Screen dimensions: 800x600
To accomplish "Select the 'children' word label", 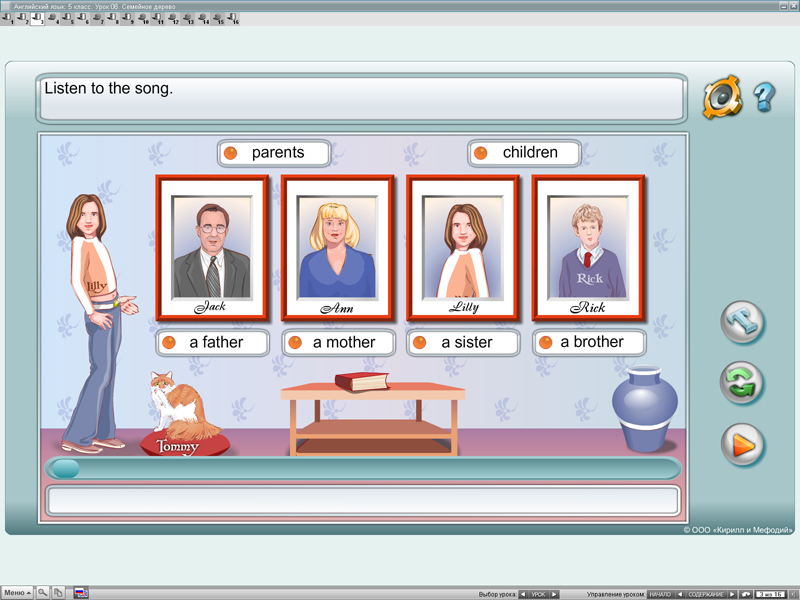I will (526, 153).
